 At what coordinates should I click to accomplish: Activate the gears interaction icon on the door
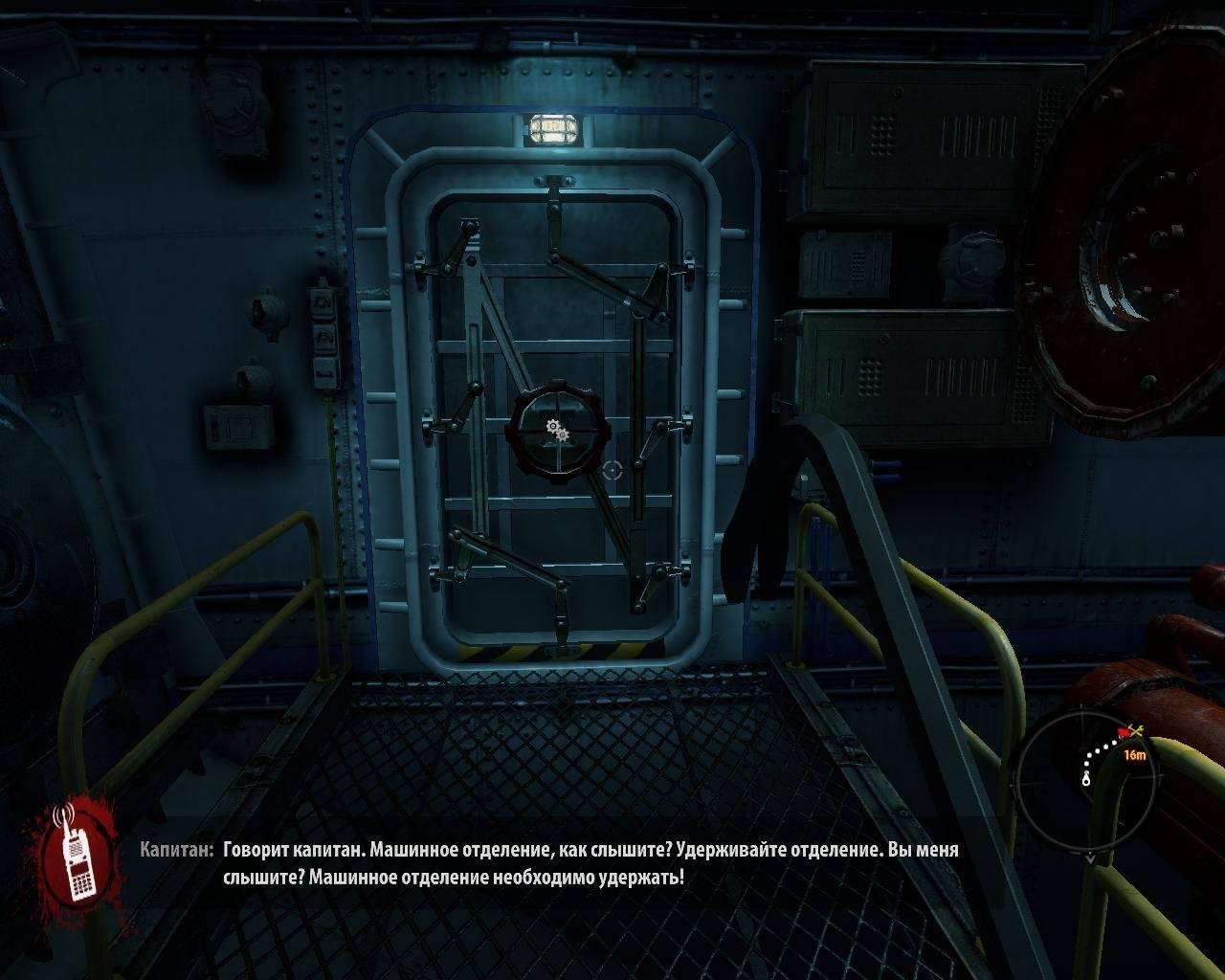click(x=556, y=431)
